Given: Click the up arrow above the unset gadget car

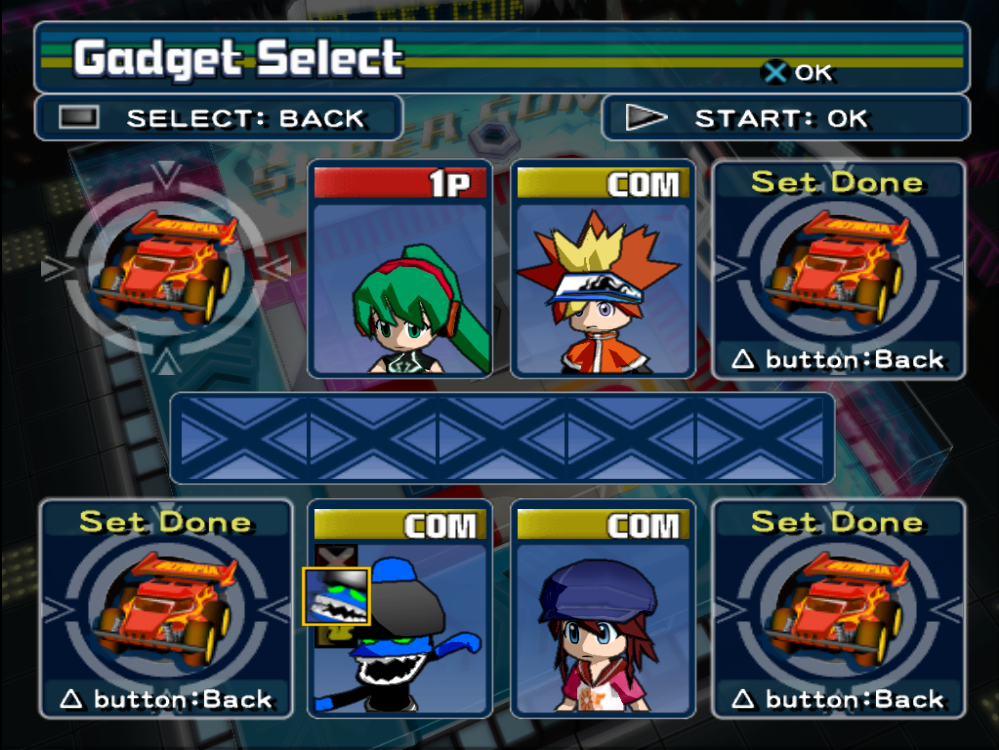Looking at the screenshot, I should click(x=168, y=174).
